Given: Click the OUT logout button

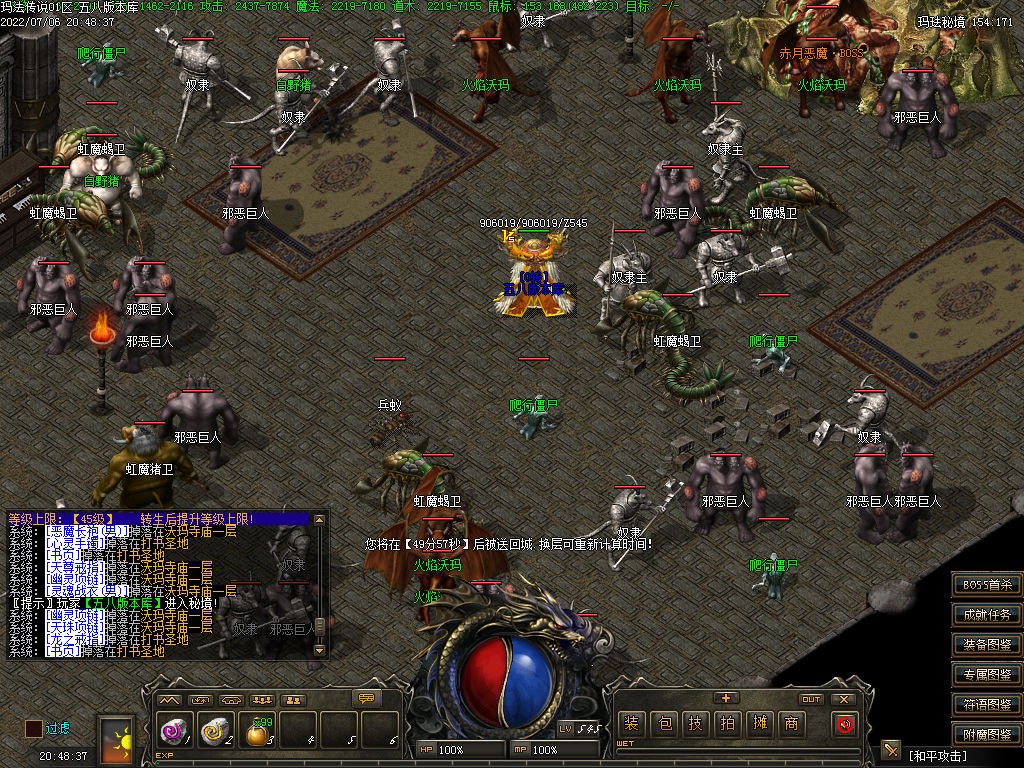Looking at the screenshot, I should 811,699.
